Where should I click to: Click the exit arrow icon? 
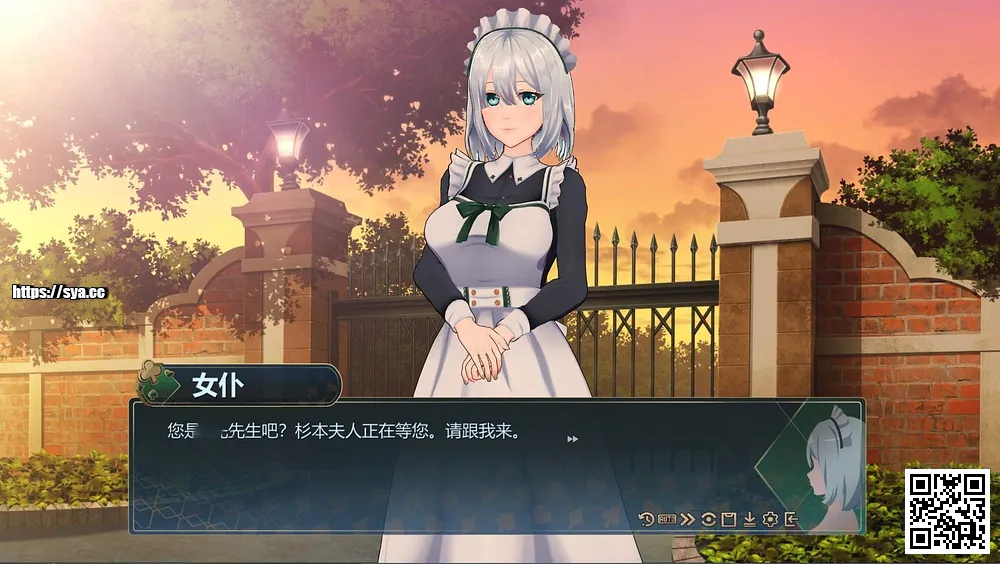791,519
